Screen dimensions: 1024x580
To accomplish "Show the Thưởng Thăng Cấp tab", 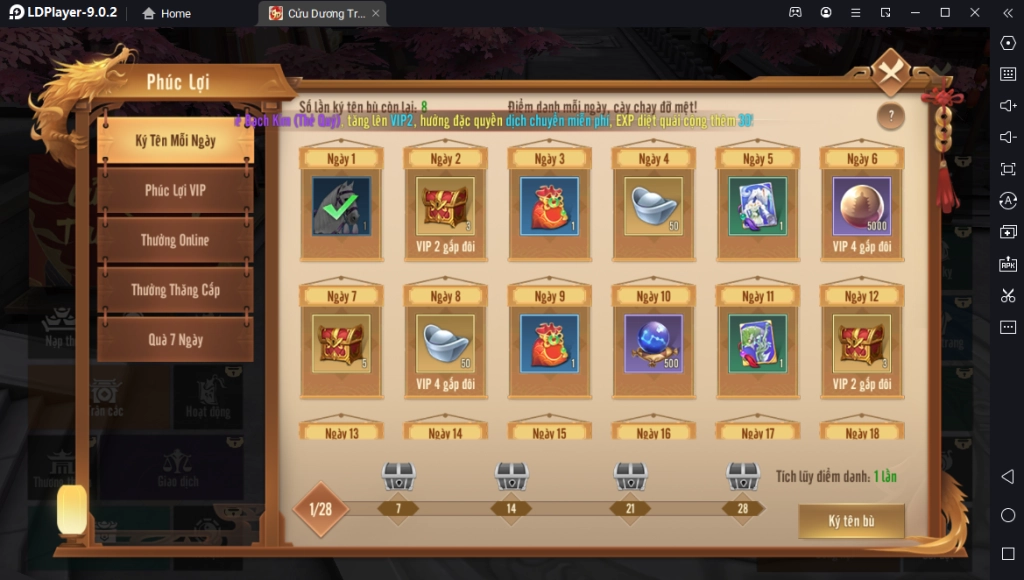I will 175,290.
